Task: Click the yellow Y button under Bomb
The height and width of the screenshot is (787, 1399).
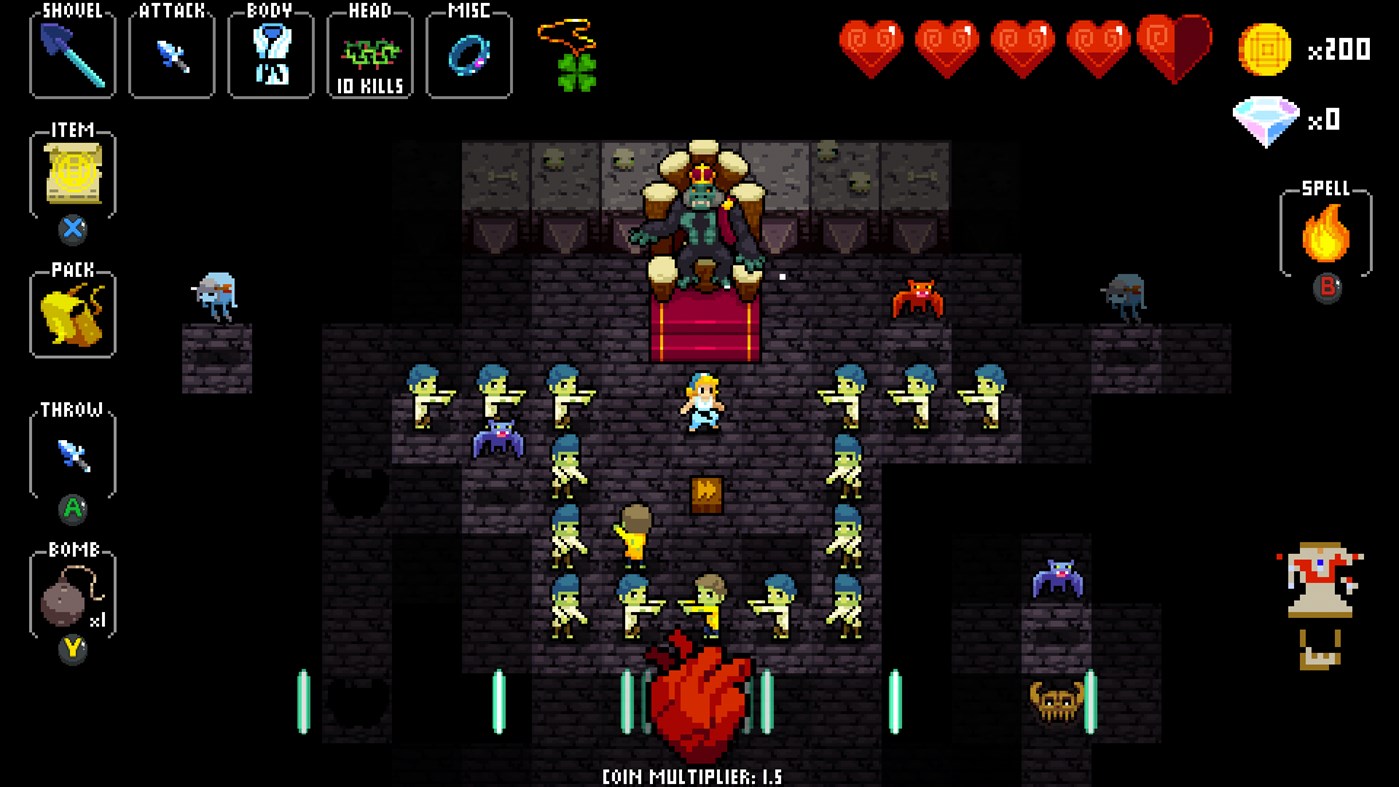Action: 71,650
